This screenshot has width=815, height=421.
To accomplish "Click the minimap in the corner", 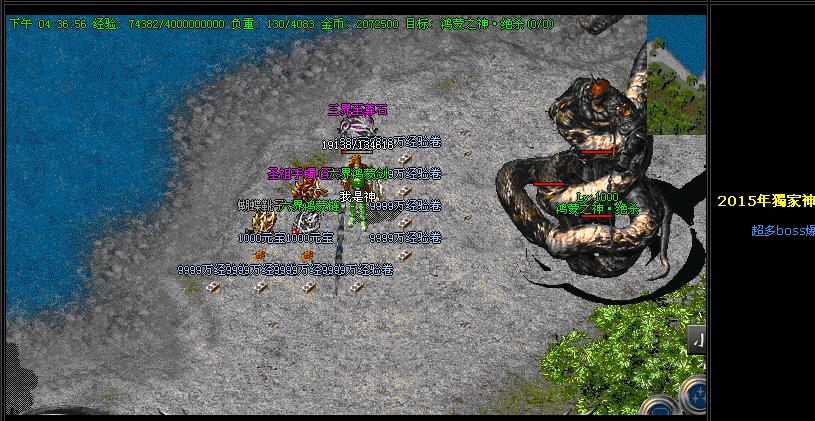I will (676, 74).
